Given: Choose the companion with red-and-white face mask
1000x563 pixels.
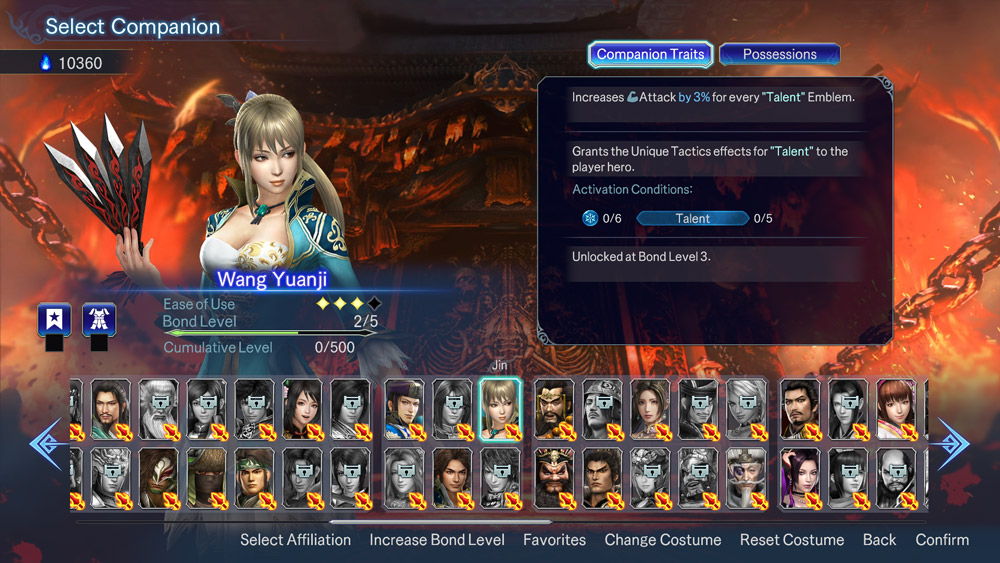Looking at the screenshot, I should pos(158,476).
